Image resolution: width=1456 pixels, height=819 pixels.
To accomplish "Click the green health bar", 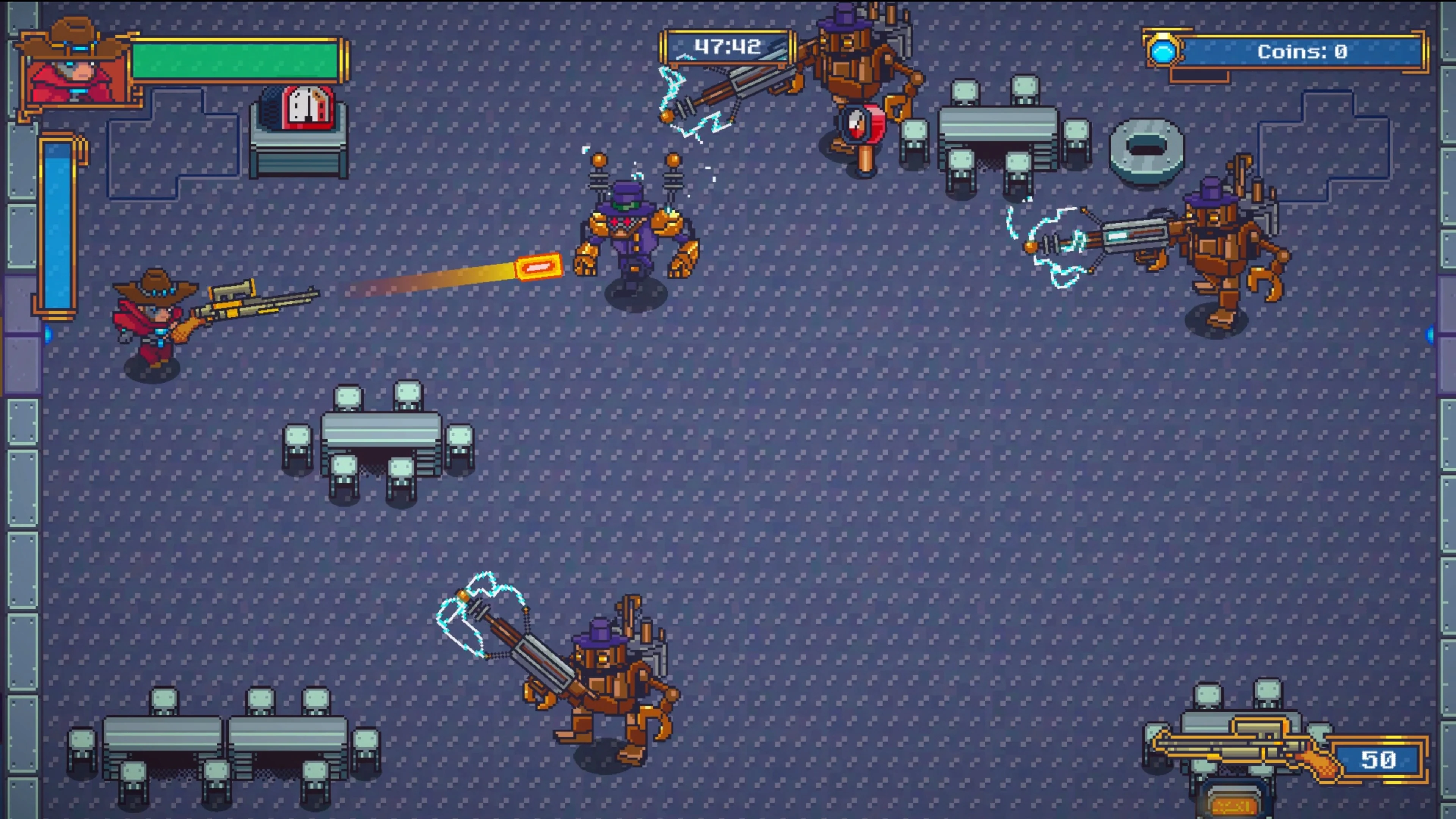I will pyautogui.click(x=235, y=60).
